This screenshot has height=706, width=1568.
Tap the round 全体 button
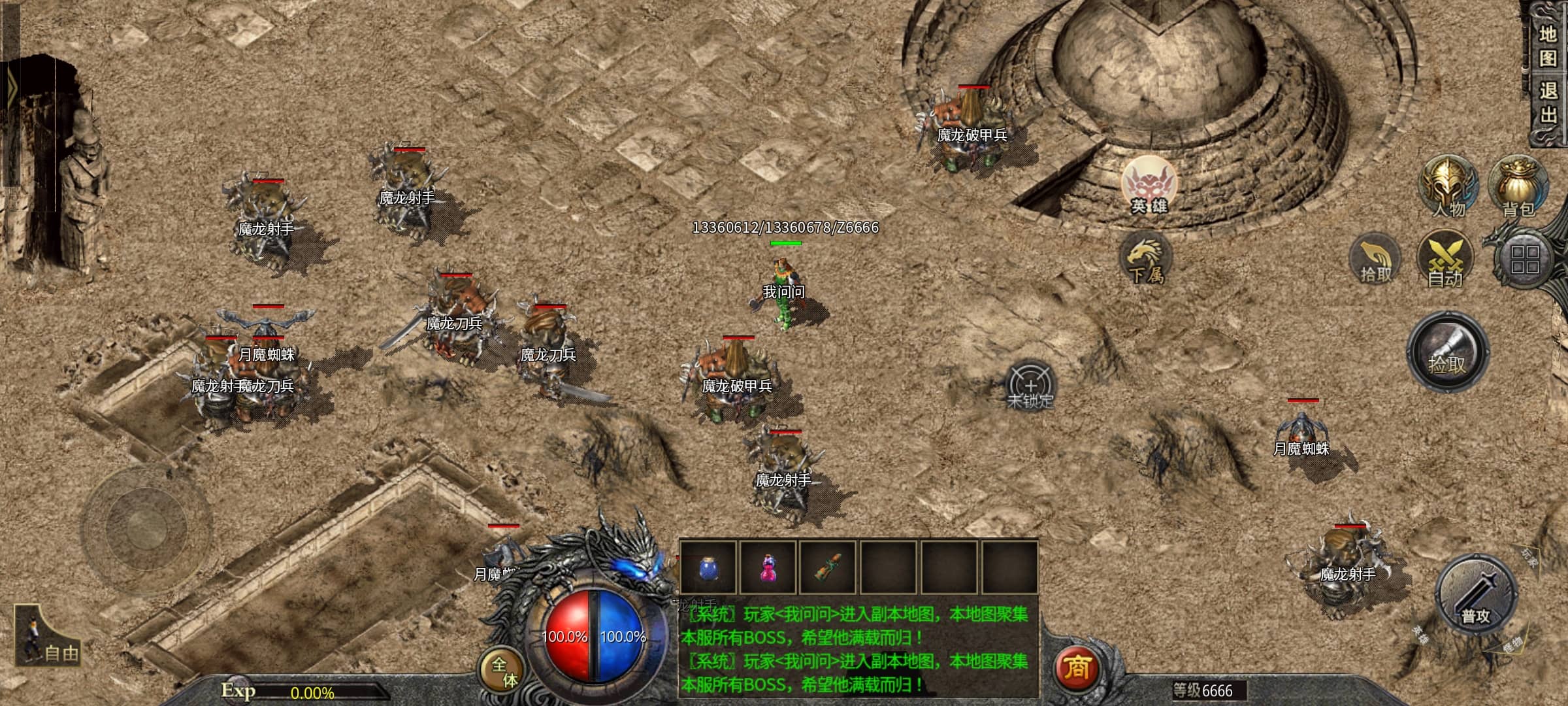(x=504, y=671)
